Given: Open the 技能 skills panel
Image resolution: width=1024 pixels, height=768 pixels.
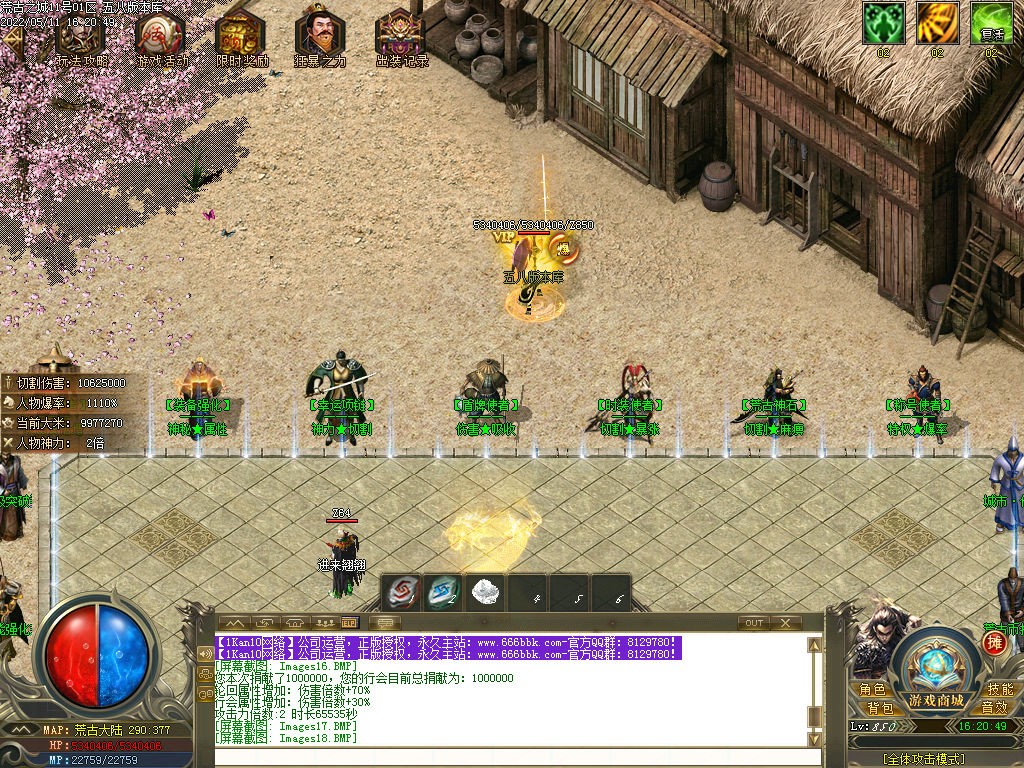Looking at the screenshot, I should 1000,690.
